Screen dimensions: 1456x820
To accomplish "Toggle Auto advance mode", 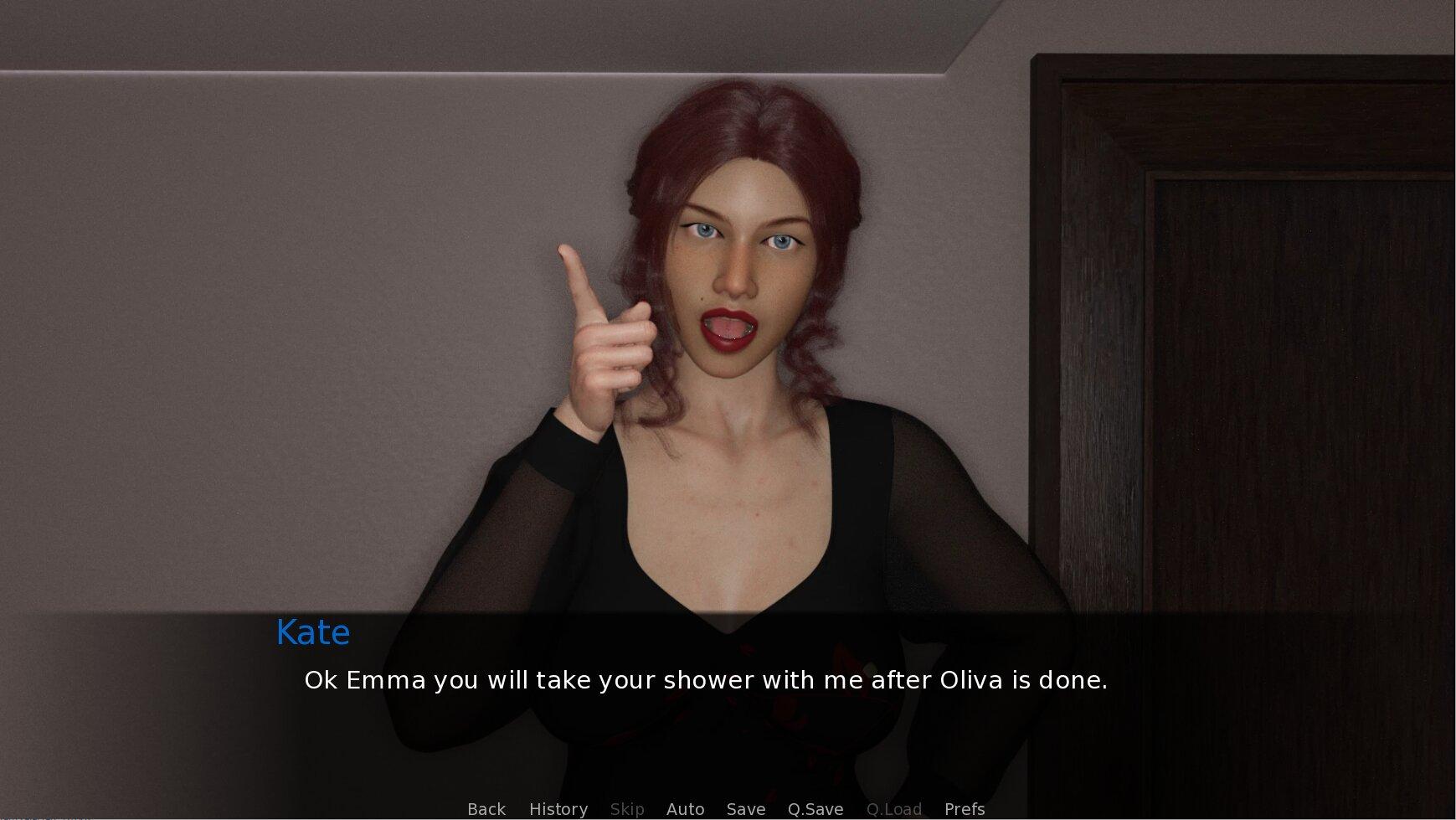I will pyautogui.click(x=685, y=809).
